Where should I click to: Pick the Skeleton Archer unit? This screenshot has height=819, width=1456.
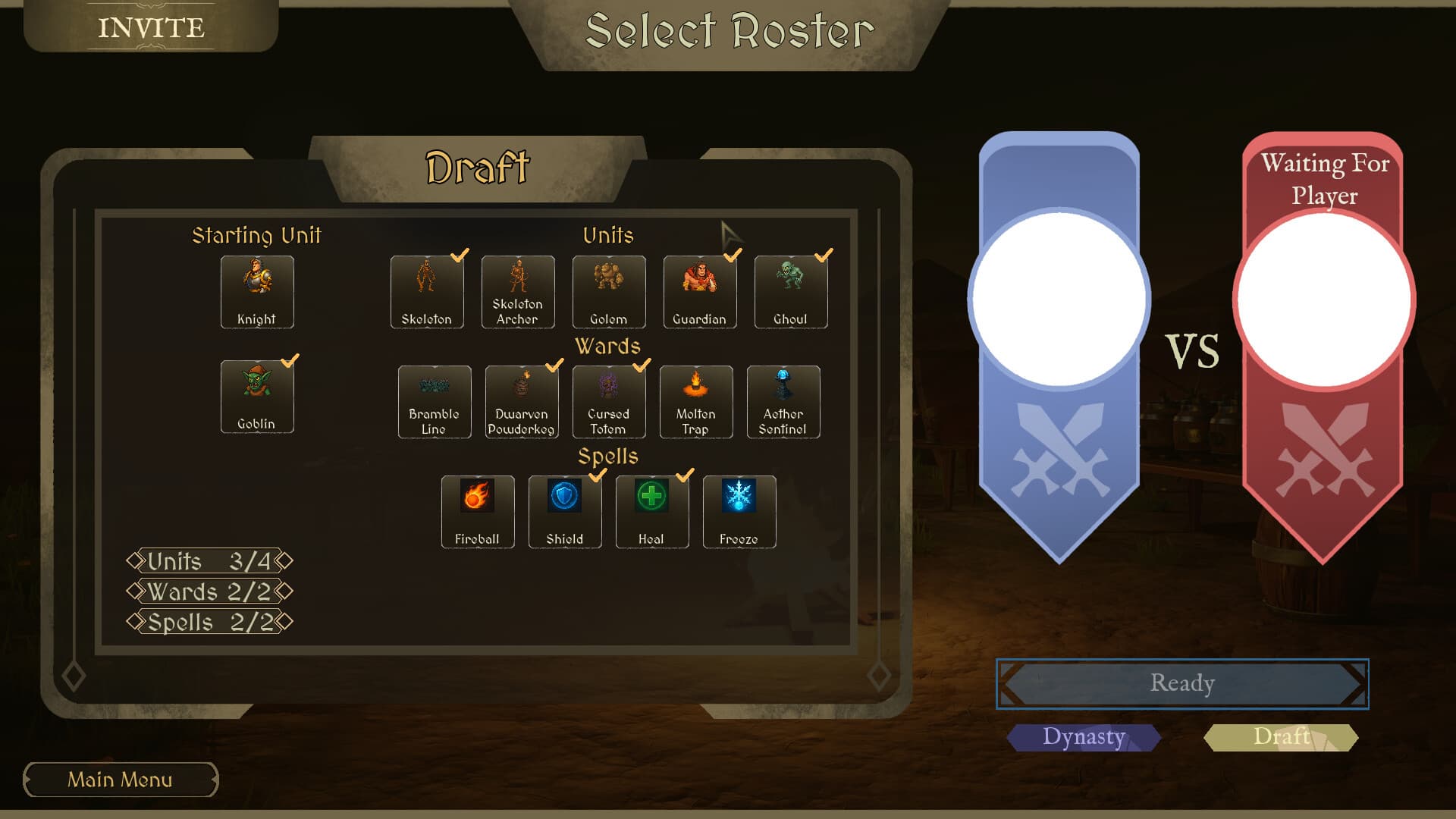517,292
